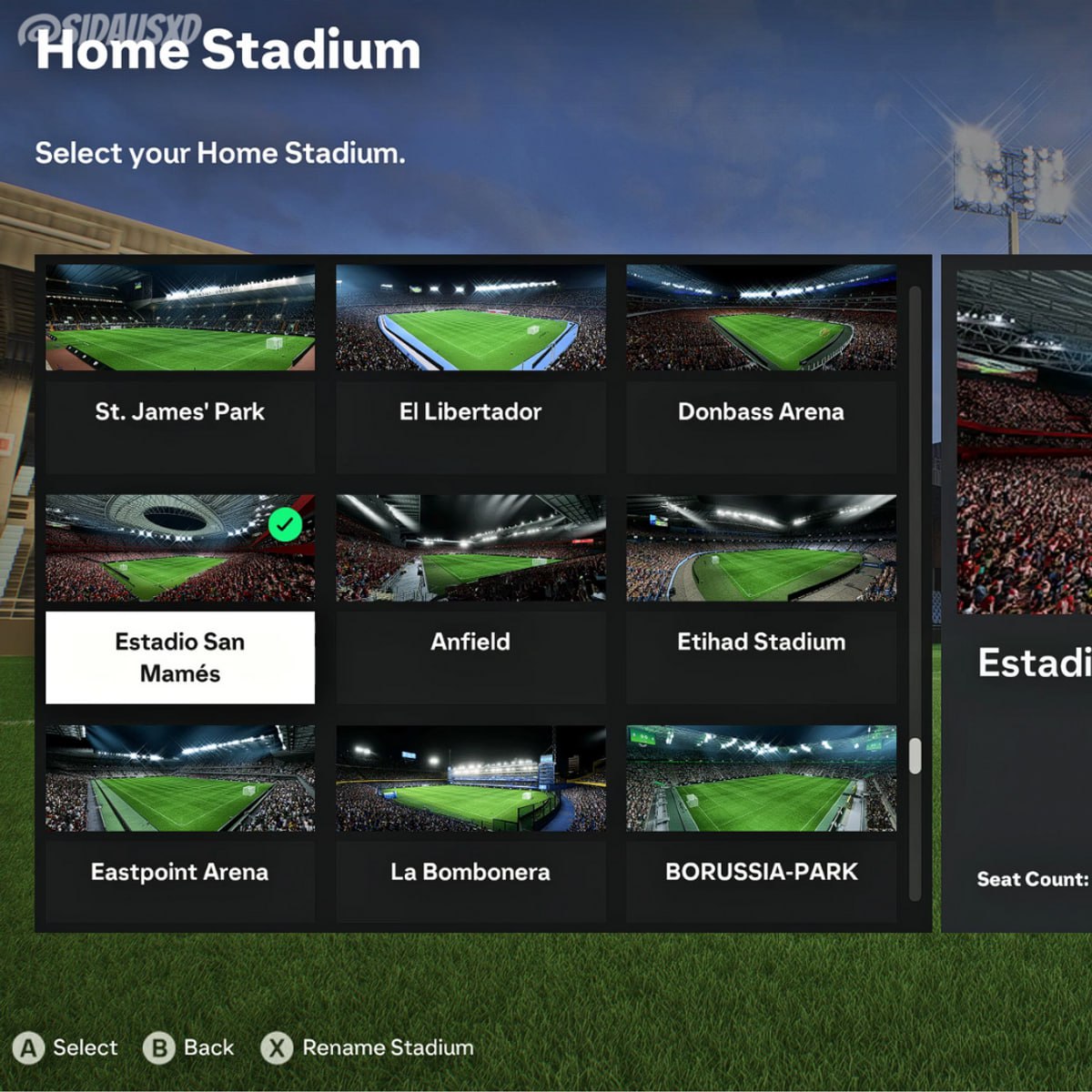Open the stadium preview panel on the right

pyautogui.click(x=1019, y=591)
